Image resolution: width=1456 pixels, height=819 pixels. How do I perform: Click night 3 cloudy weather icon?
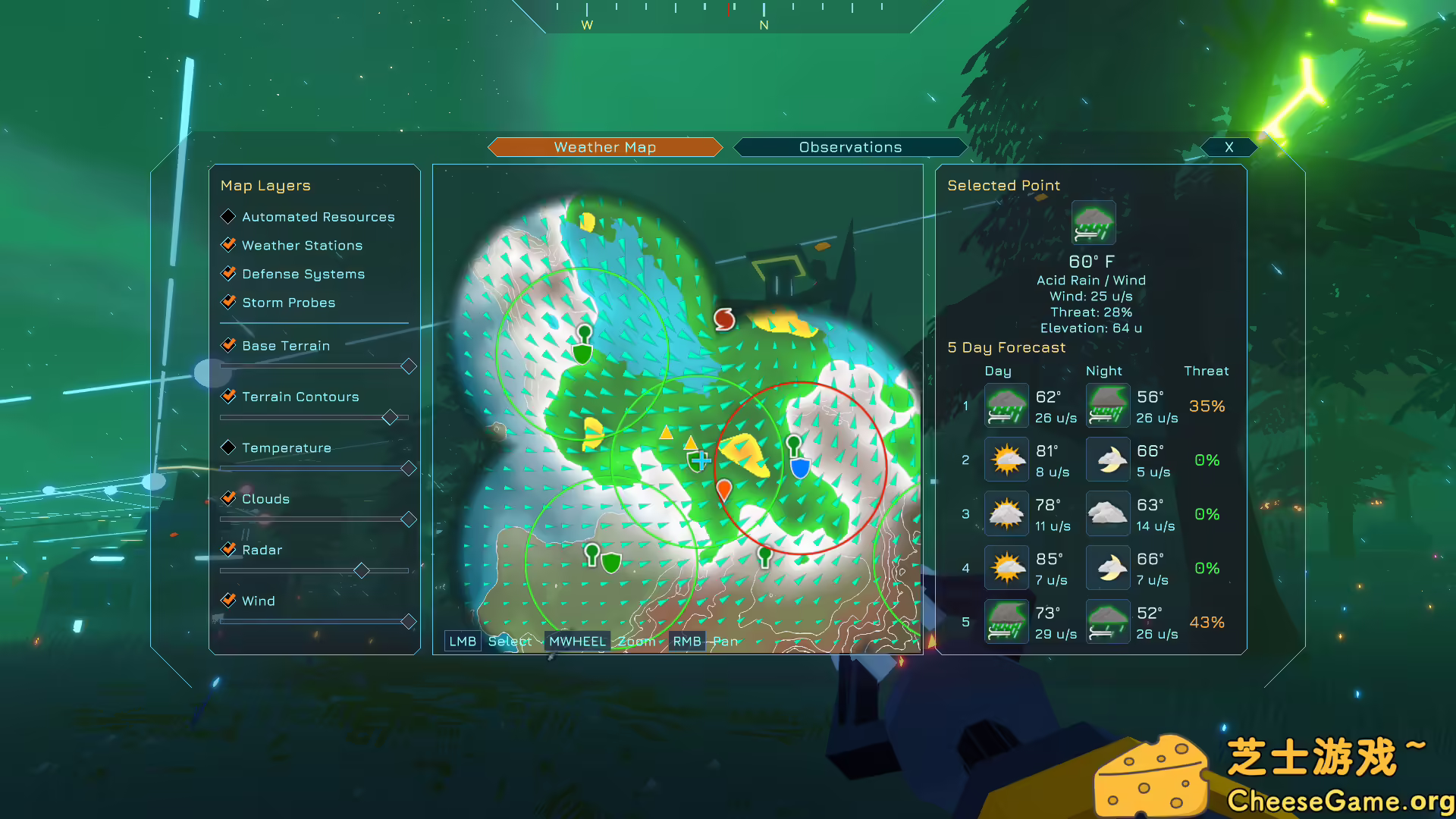pos(1107,513)
